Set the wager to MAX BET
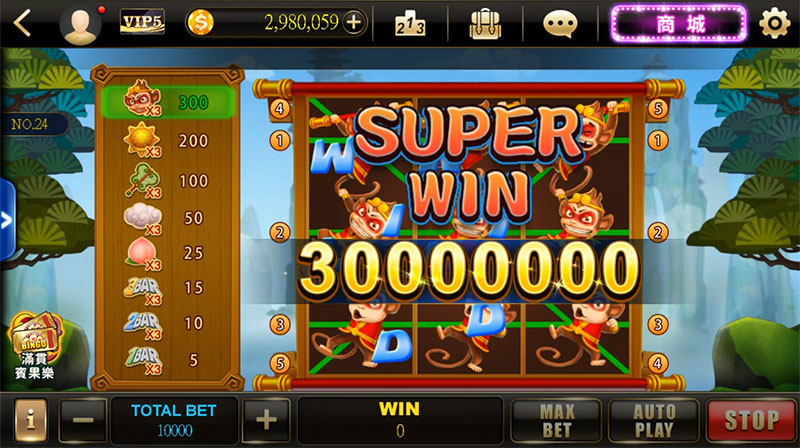 [x=556, y=420]
